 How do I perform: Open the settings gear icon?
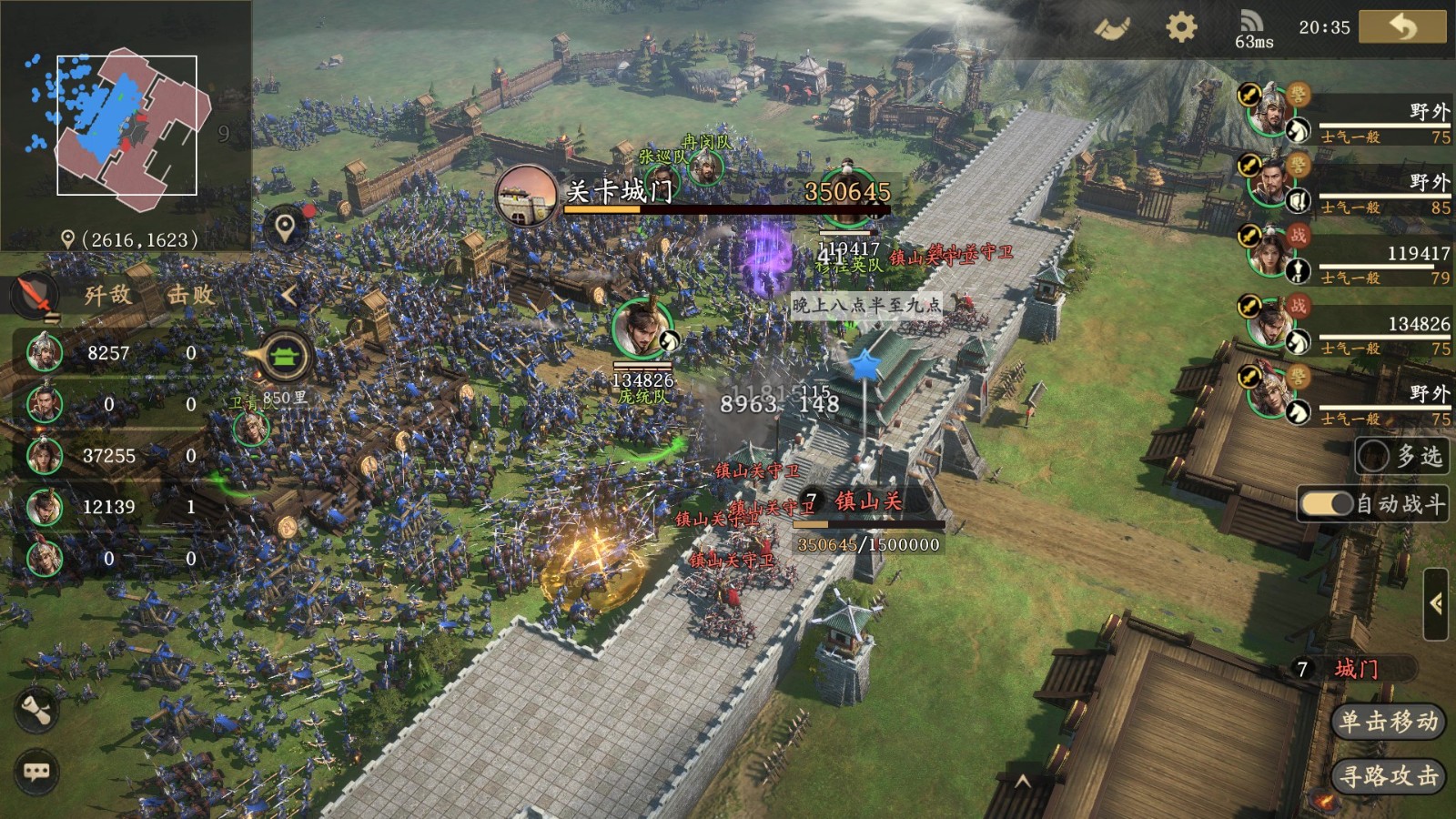point(1180,27)
